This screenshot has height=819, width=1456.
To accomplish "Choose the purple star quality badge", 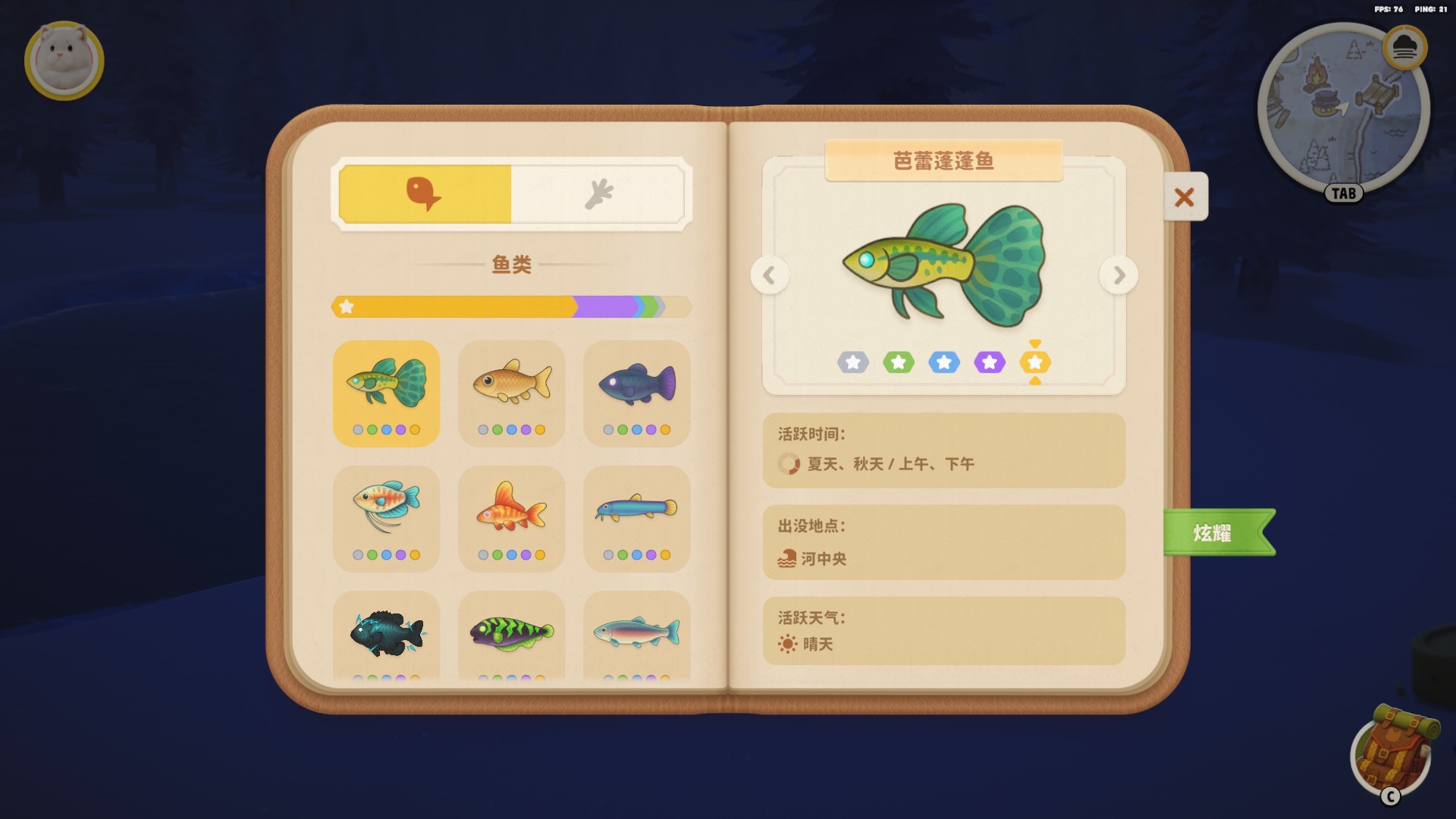I will [990, 362].
